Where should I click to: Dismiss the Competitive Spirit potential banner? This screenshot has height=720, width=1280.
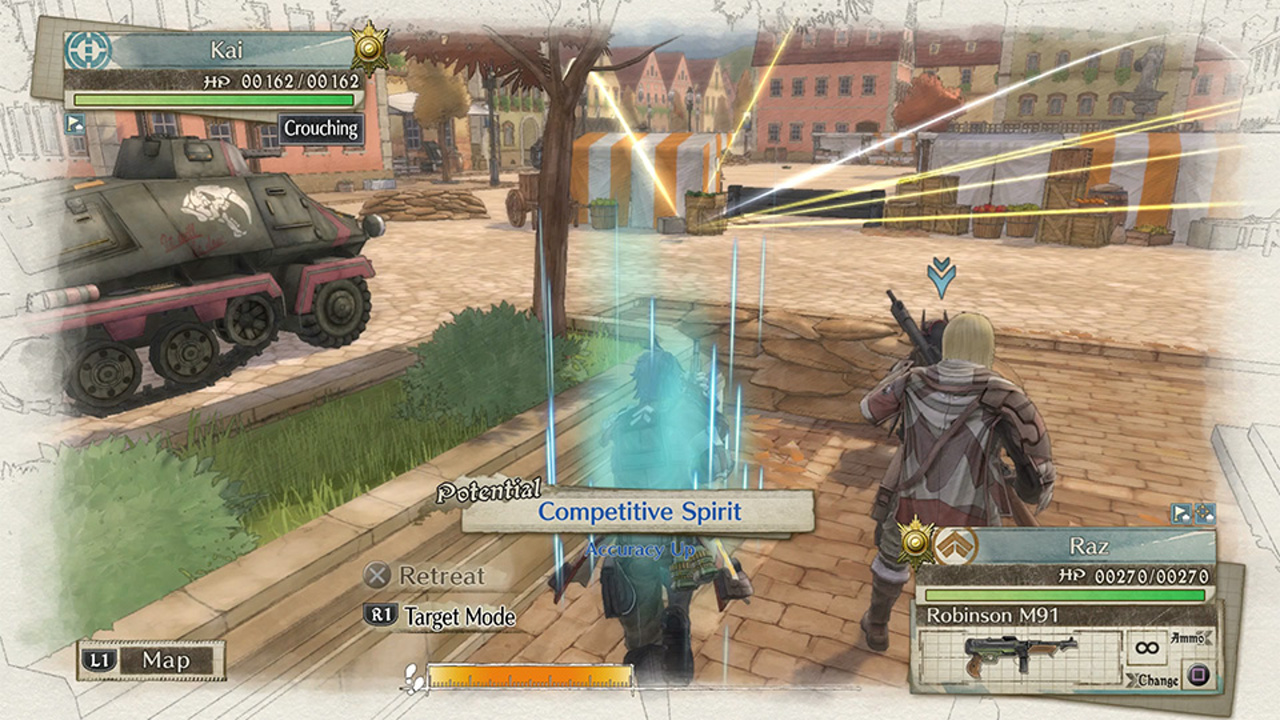tap(638, 512)
